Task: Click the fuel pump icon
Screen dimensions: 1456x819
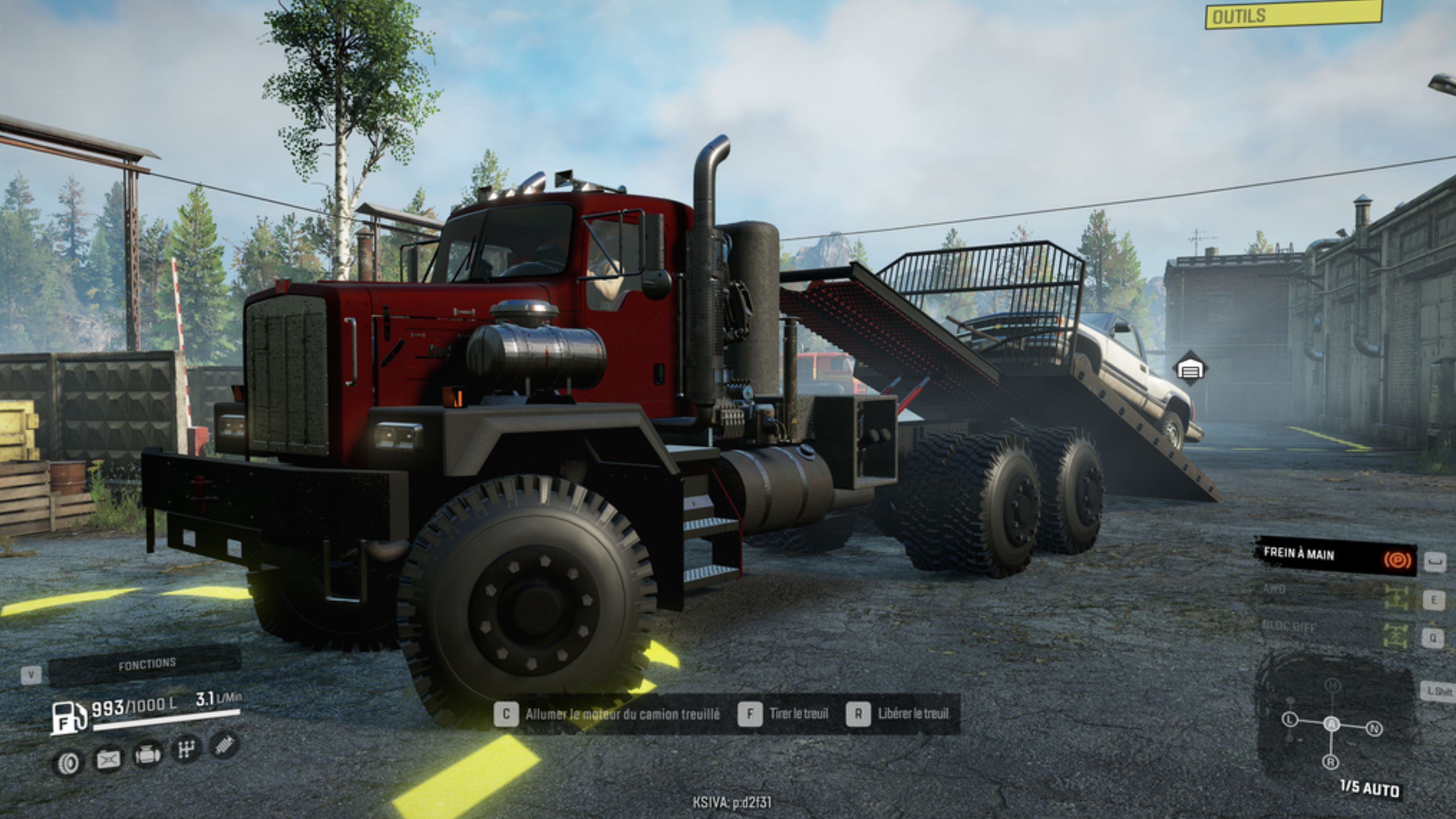Action: pos(68,717)
